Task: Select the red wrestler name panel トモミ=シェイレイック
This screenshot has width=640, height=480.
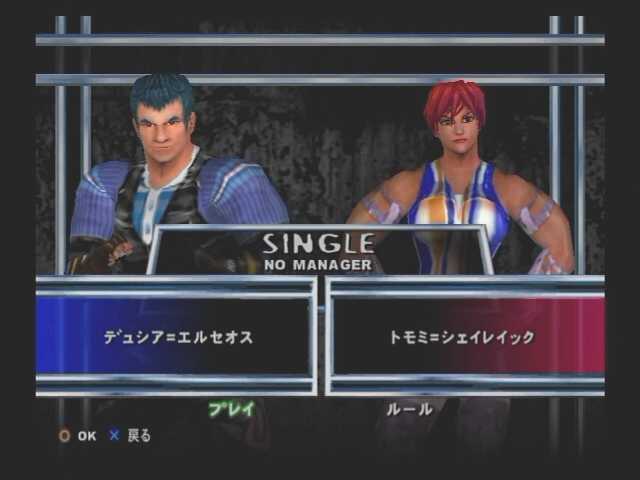Action: (x=462, y=337)
